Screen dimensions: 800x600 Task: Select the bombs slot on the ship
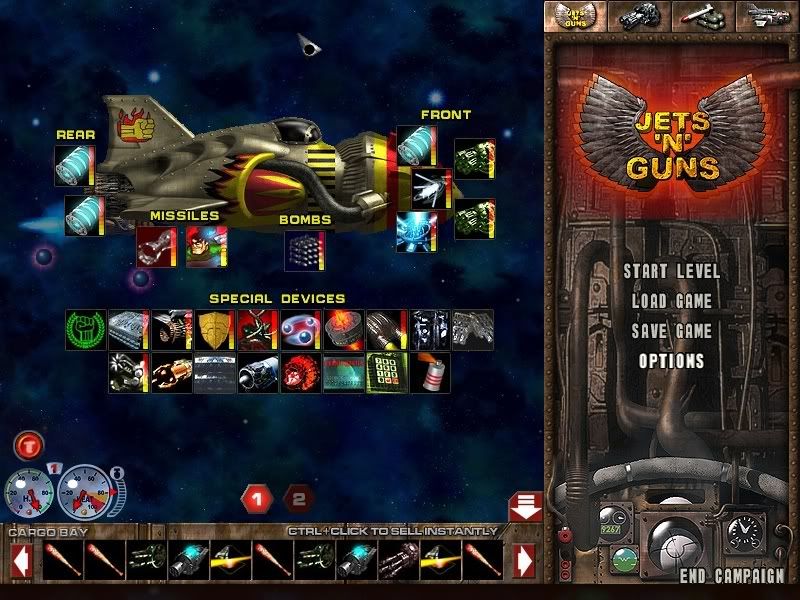click(x=303, y=249)
